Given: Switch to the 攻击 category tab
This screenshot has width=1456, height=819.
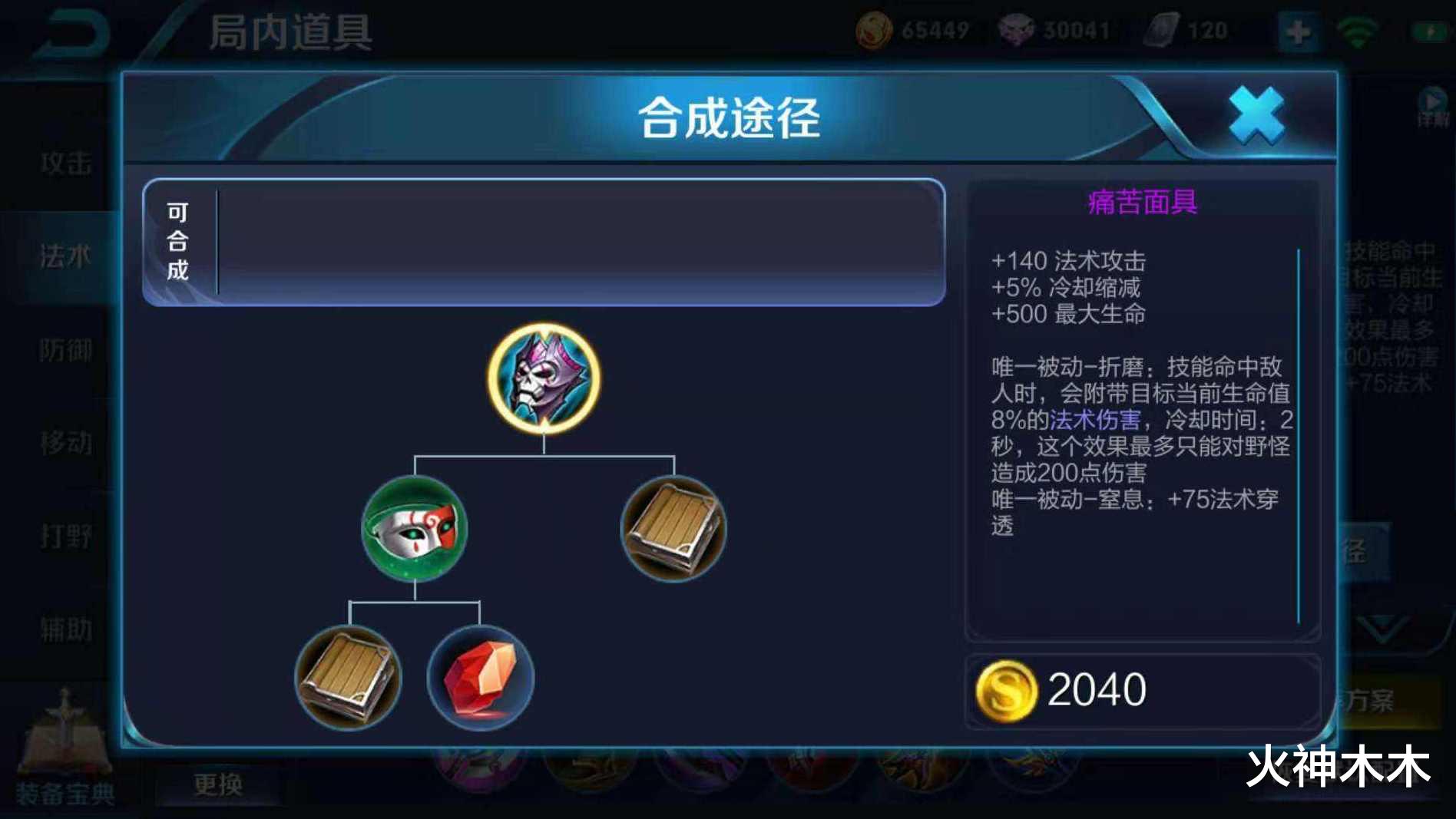Looking at the screenshot, I should [65, 163].
